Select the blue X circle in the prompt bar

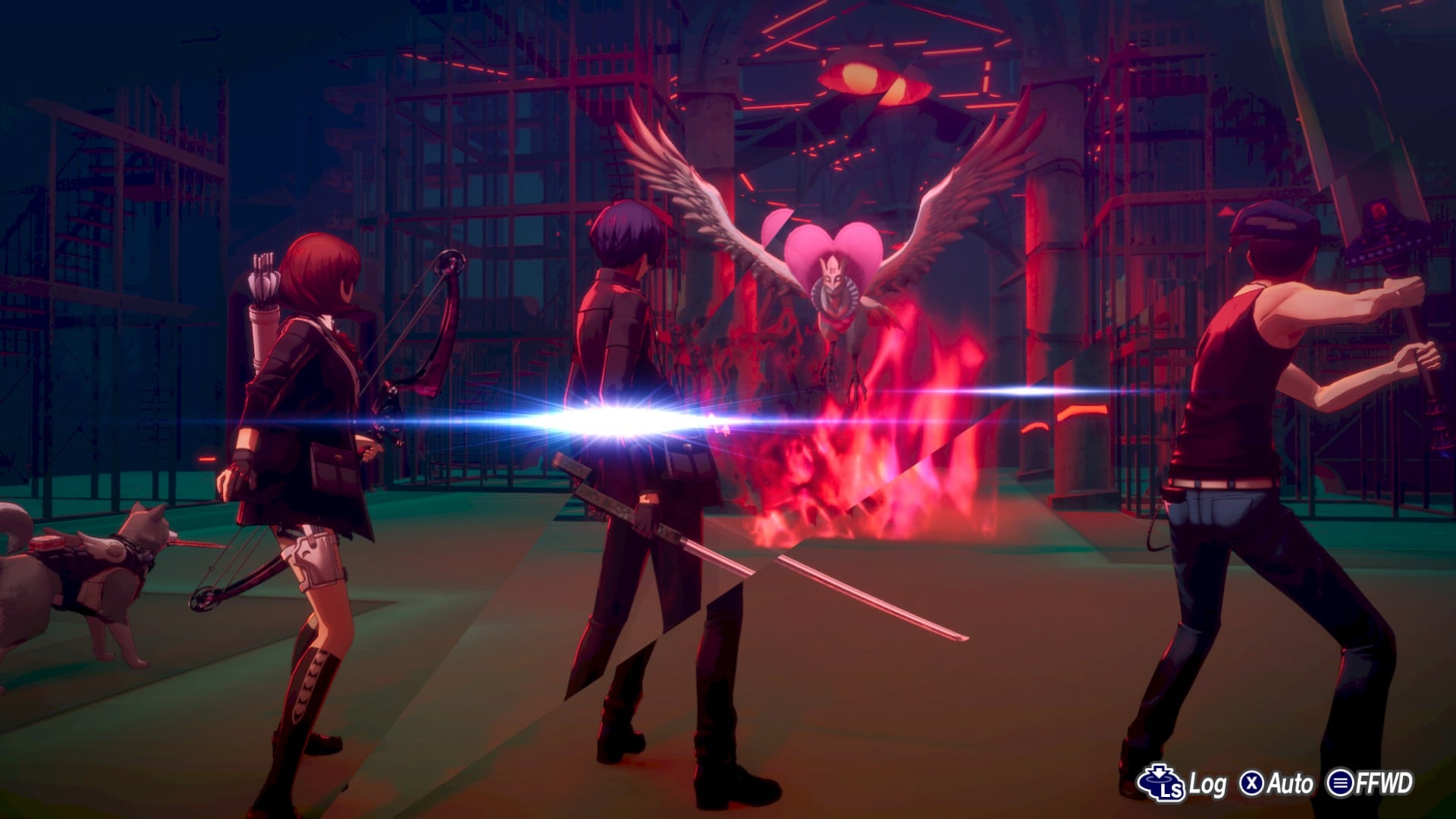[x=1252, y=782]
